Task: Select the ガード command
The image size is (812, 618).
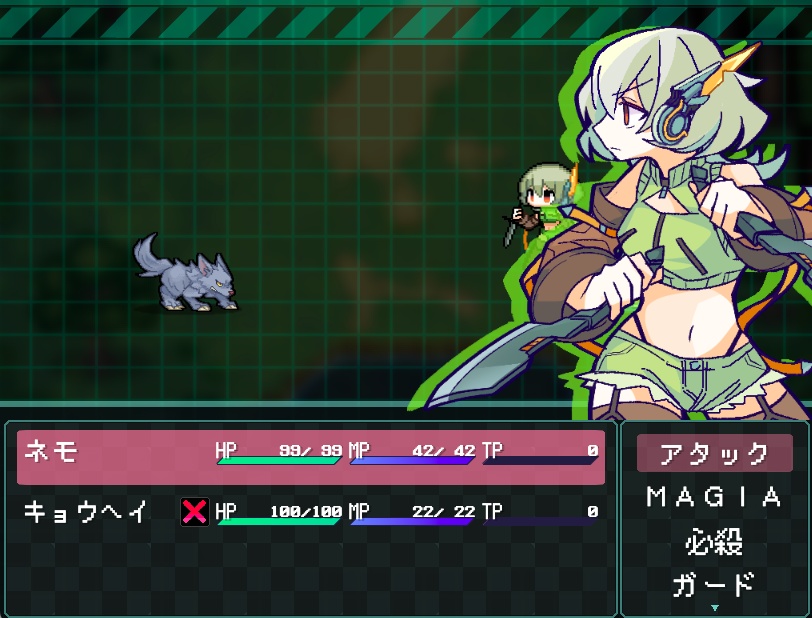Action: (714, 584)
